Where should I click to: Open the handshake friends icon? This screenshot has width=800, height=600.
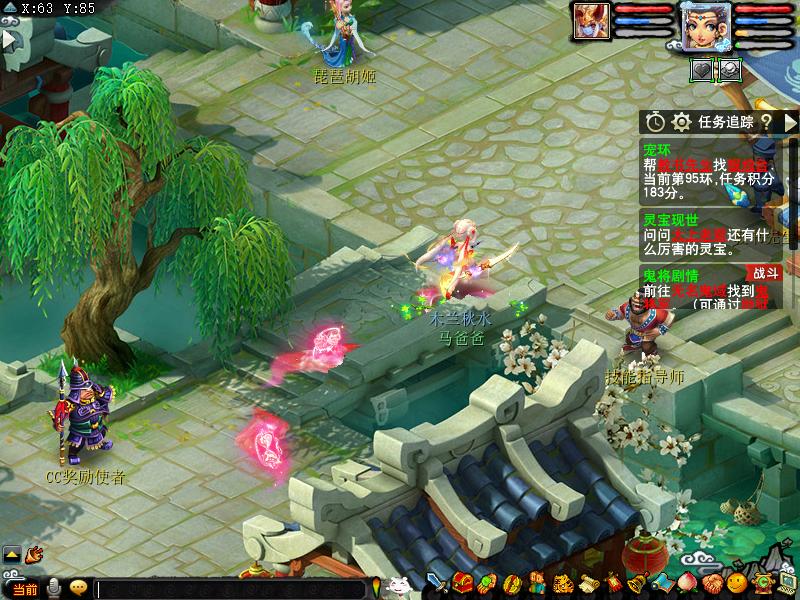[711, 583]
